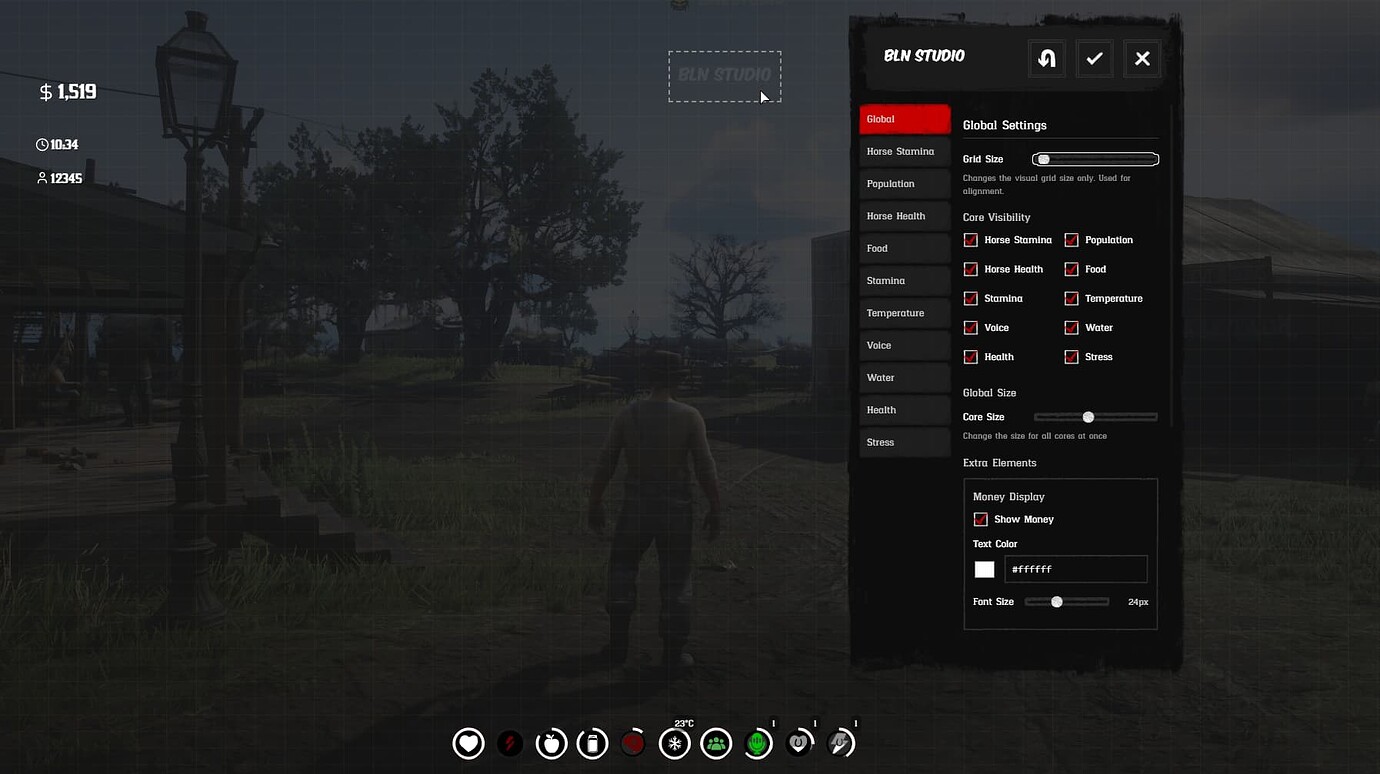Open the Stress settings section
Screen dimensions: 1380x774
904,441
